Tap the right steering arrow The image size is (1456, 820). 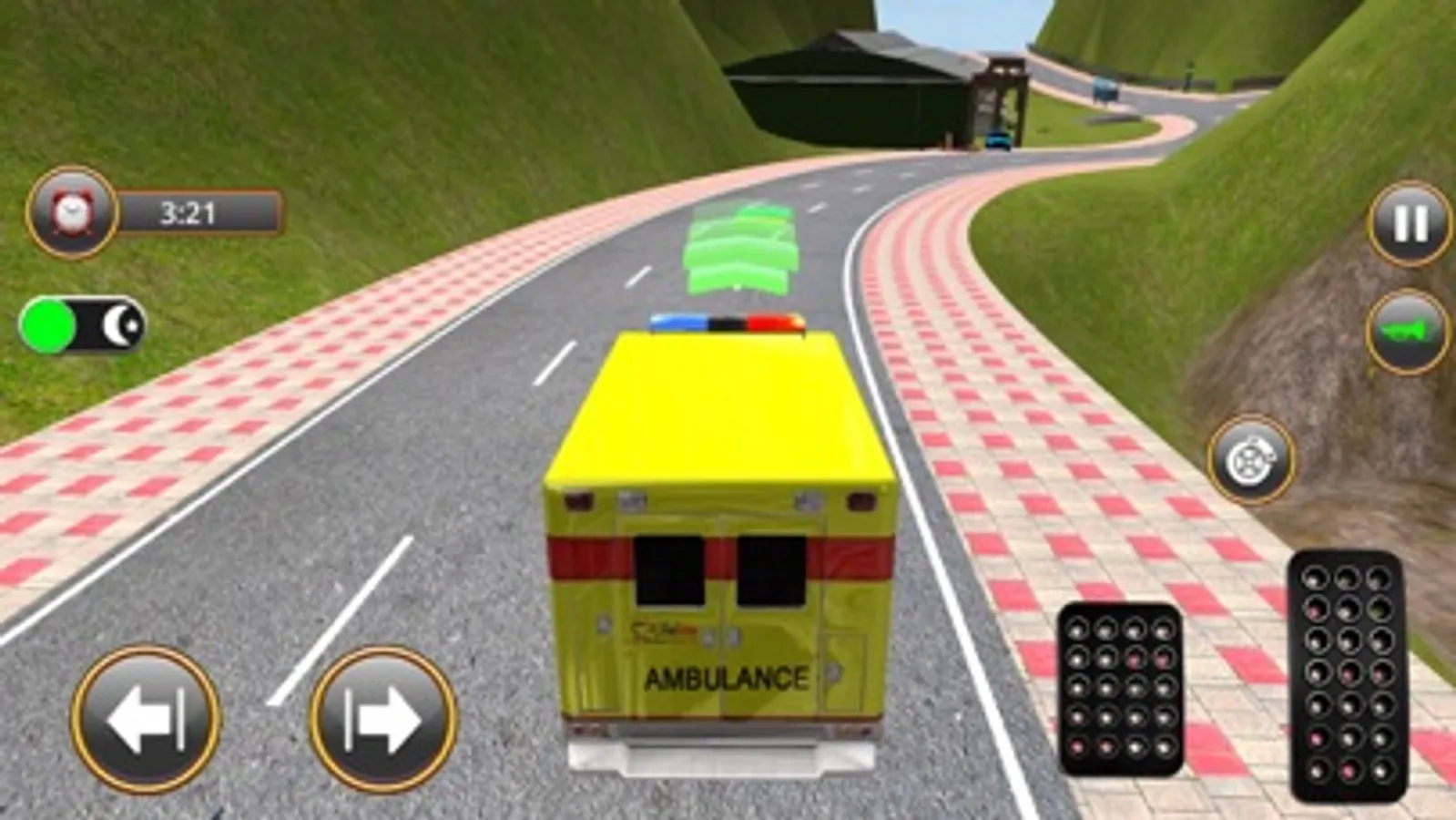[x=382, y=717]
